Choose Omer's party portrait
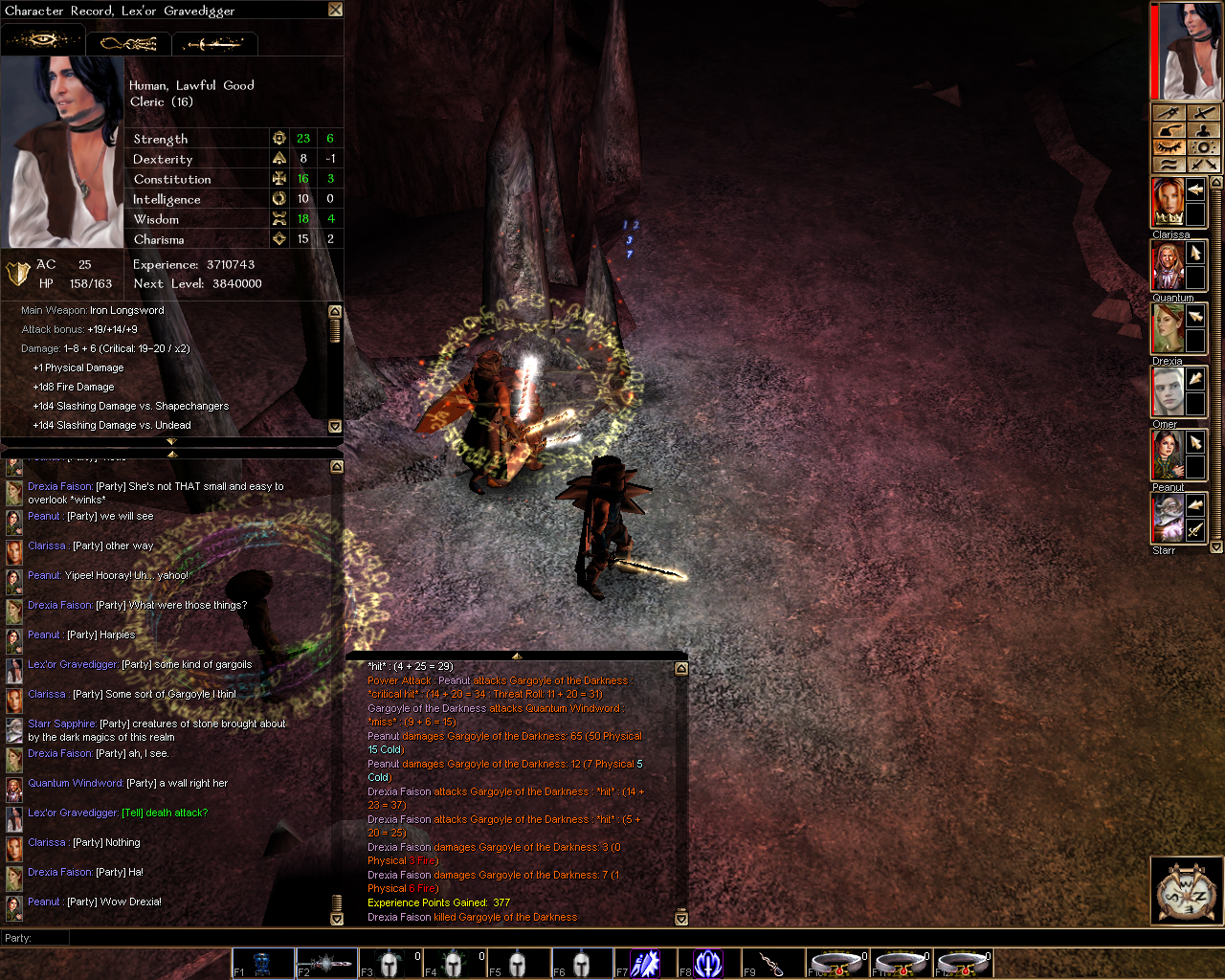The height and width of the screenshot is (980, 1225). point(1167,391)
